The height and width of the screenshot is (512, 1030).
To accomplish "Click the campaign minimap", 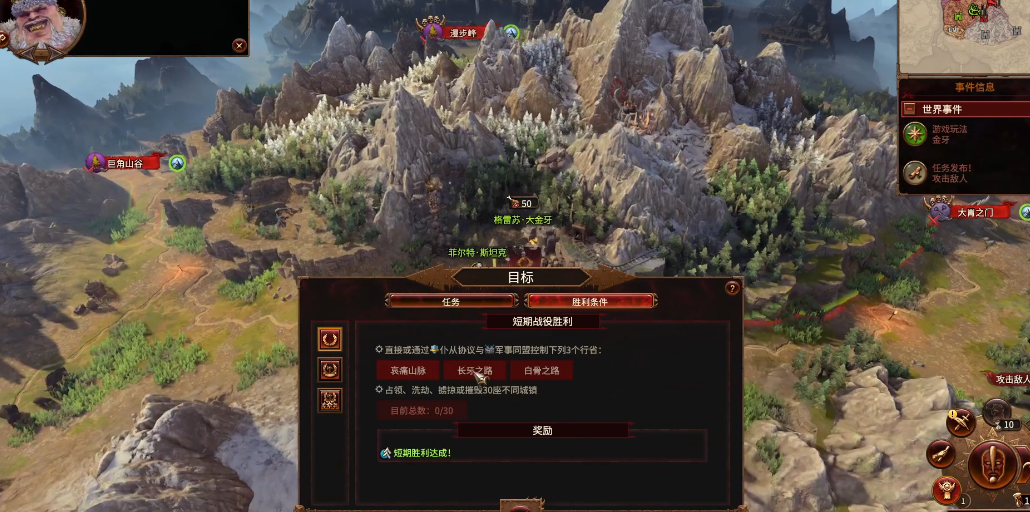I will click(964, 35).
